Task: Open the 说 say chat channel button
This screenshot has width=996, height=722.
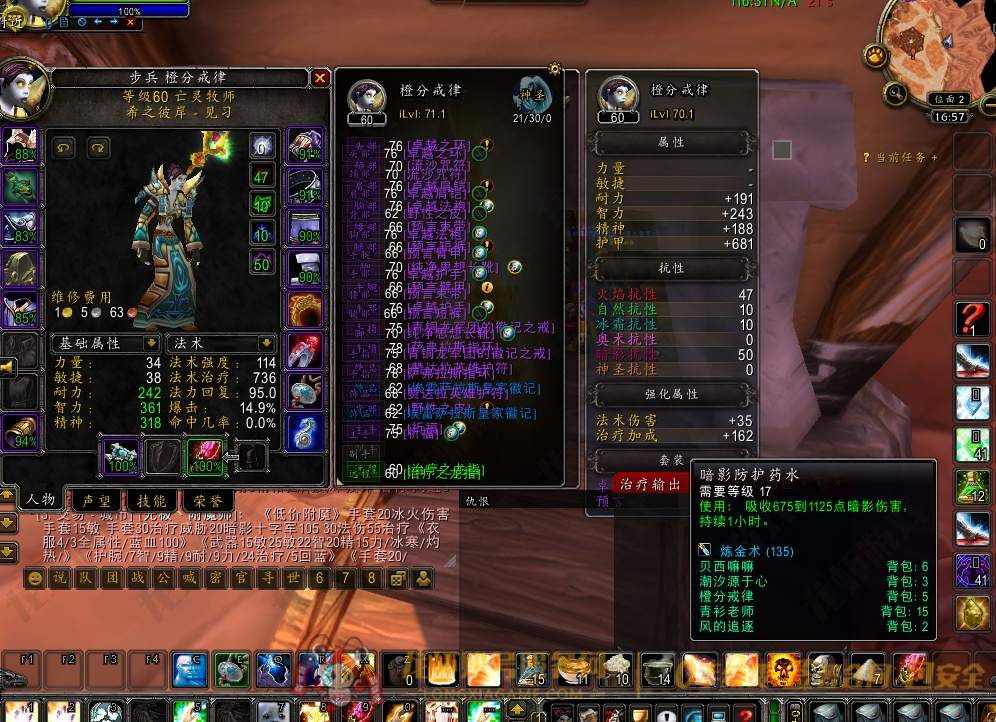Action: [59, 578]
